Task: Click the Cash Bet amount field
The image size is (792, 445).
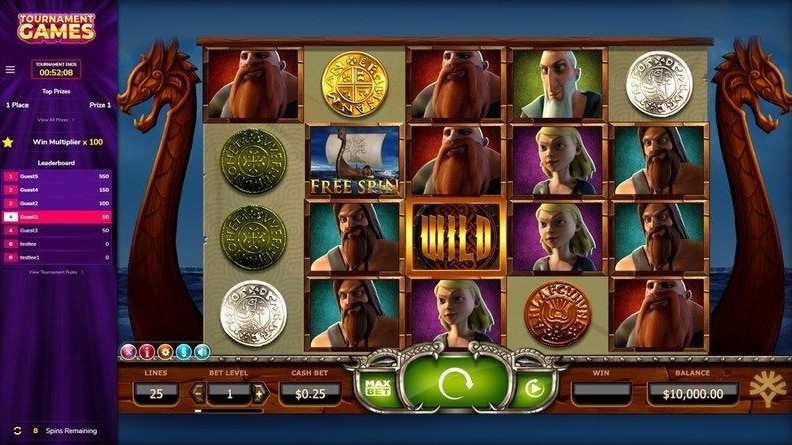Action: (x=309, y=393)
